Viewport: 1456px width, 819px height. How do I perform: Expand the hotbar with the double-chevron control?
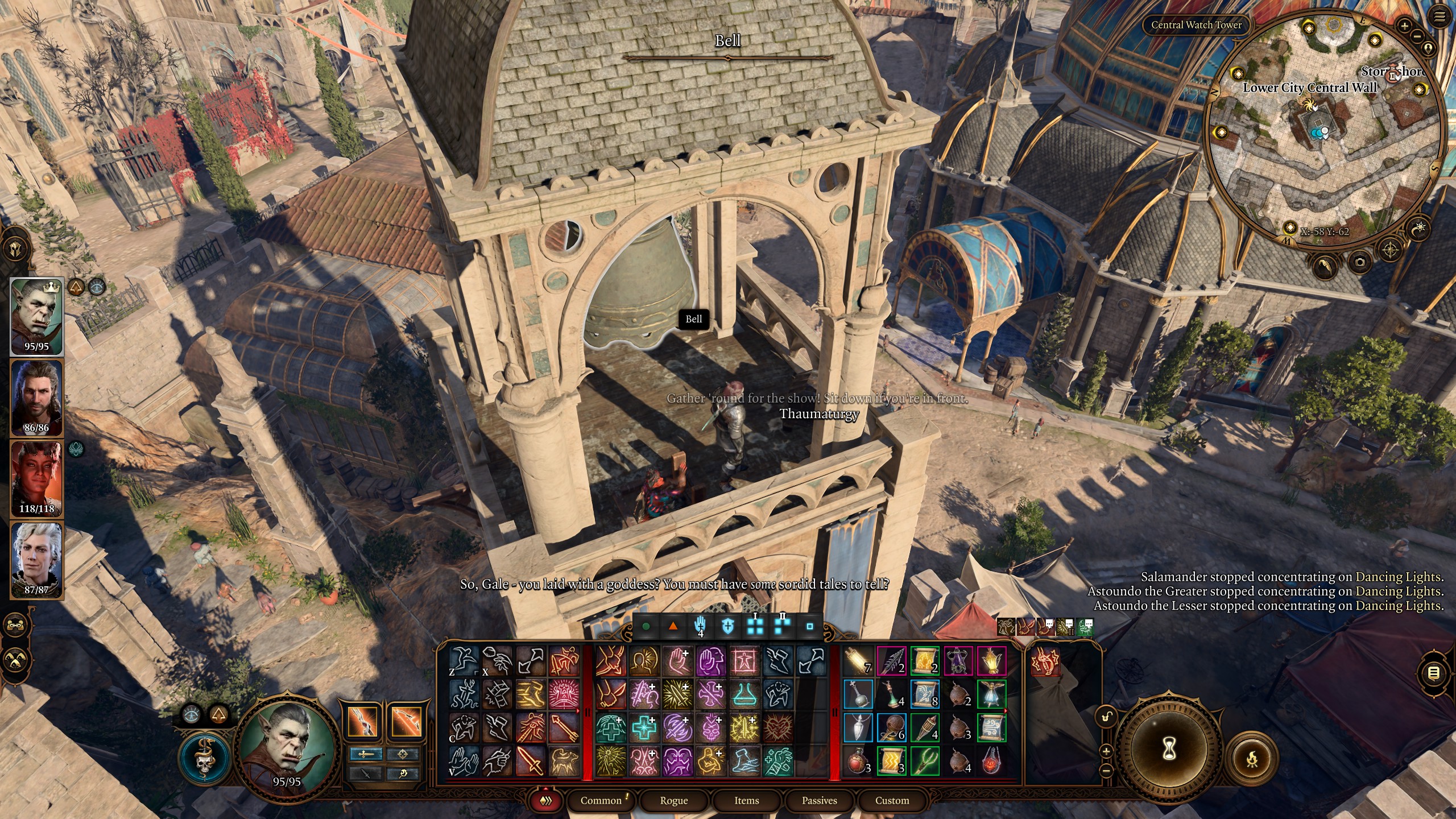tap(546, 800)
